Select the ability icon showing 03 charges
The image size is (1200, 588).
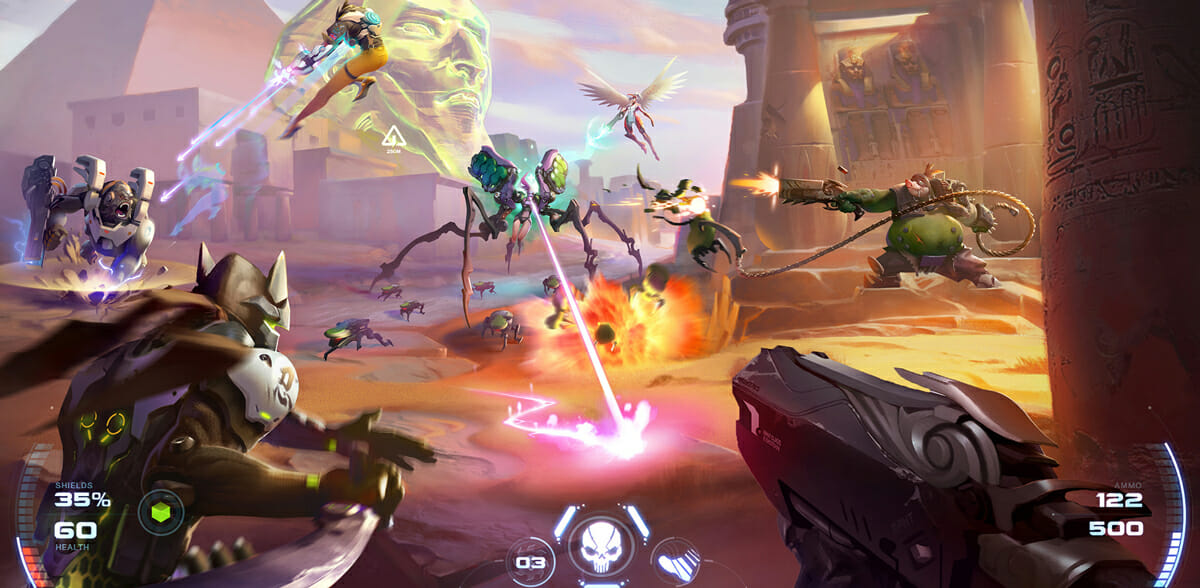[531, 562]
